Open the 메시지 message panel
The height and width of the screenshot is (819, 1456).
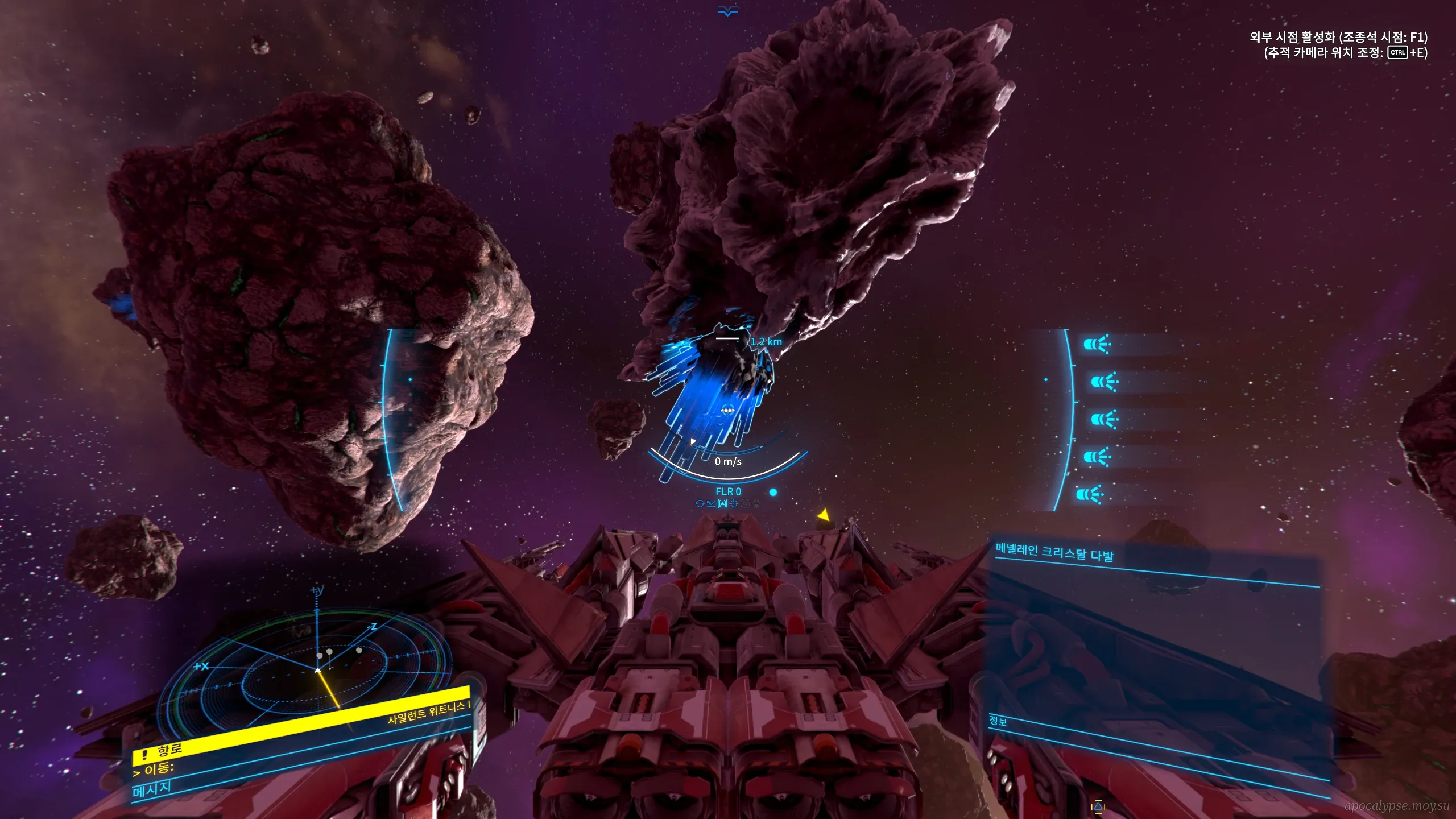152,789
